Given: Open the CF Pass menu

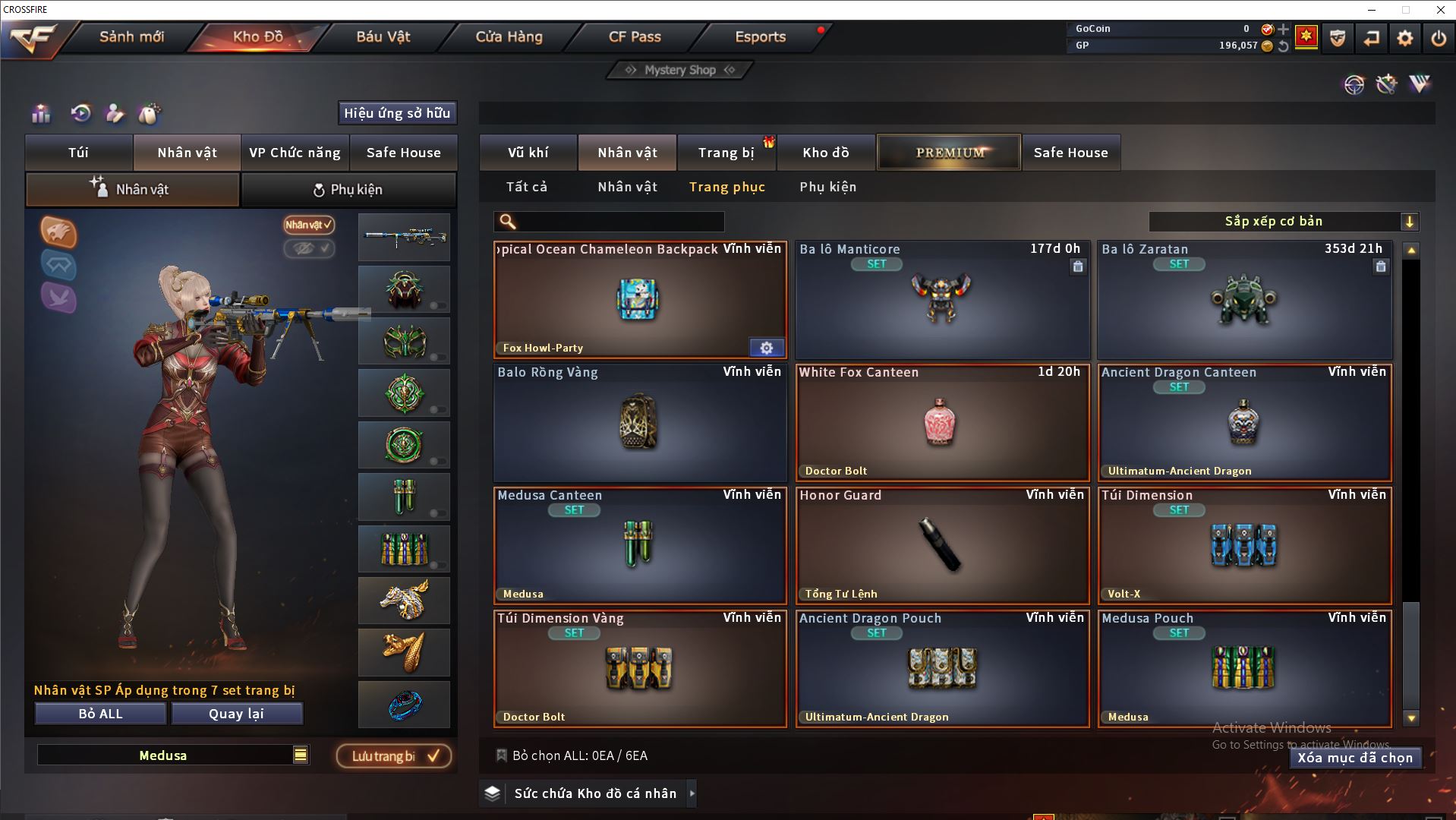Looking at the screenshot, I should point(635,36).
